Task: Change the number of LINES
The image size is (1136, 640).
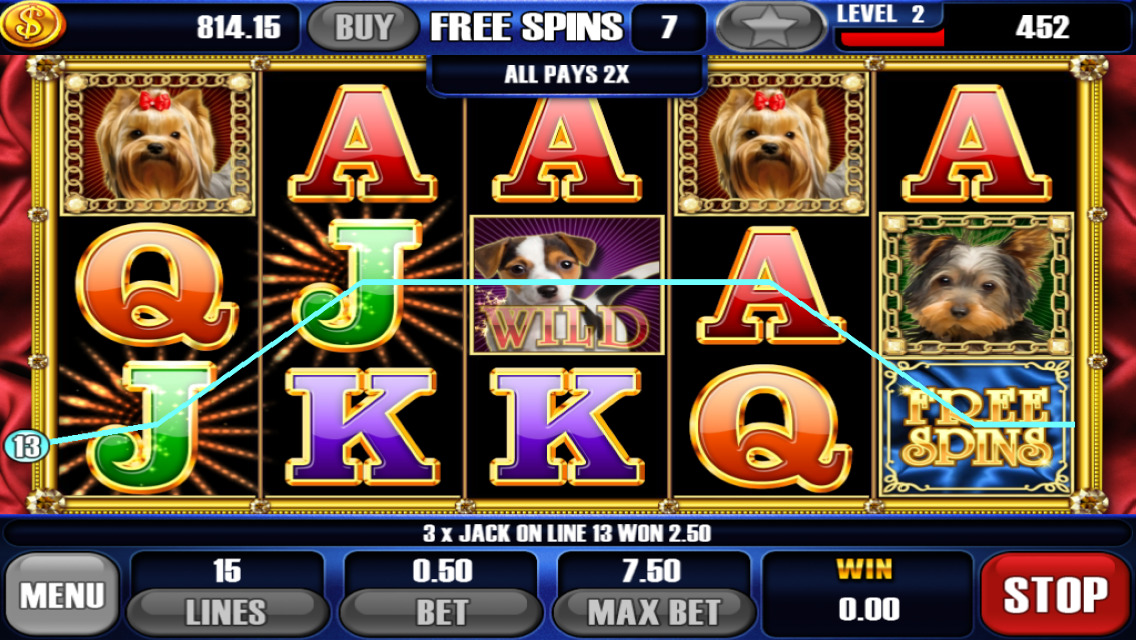Action: click(227, 610)
